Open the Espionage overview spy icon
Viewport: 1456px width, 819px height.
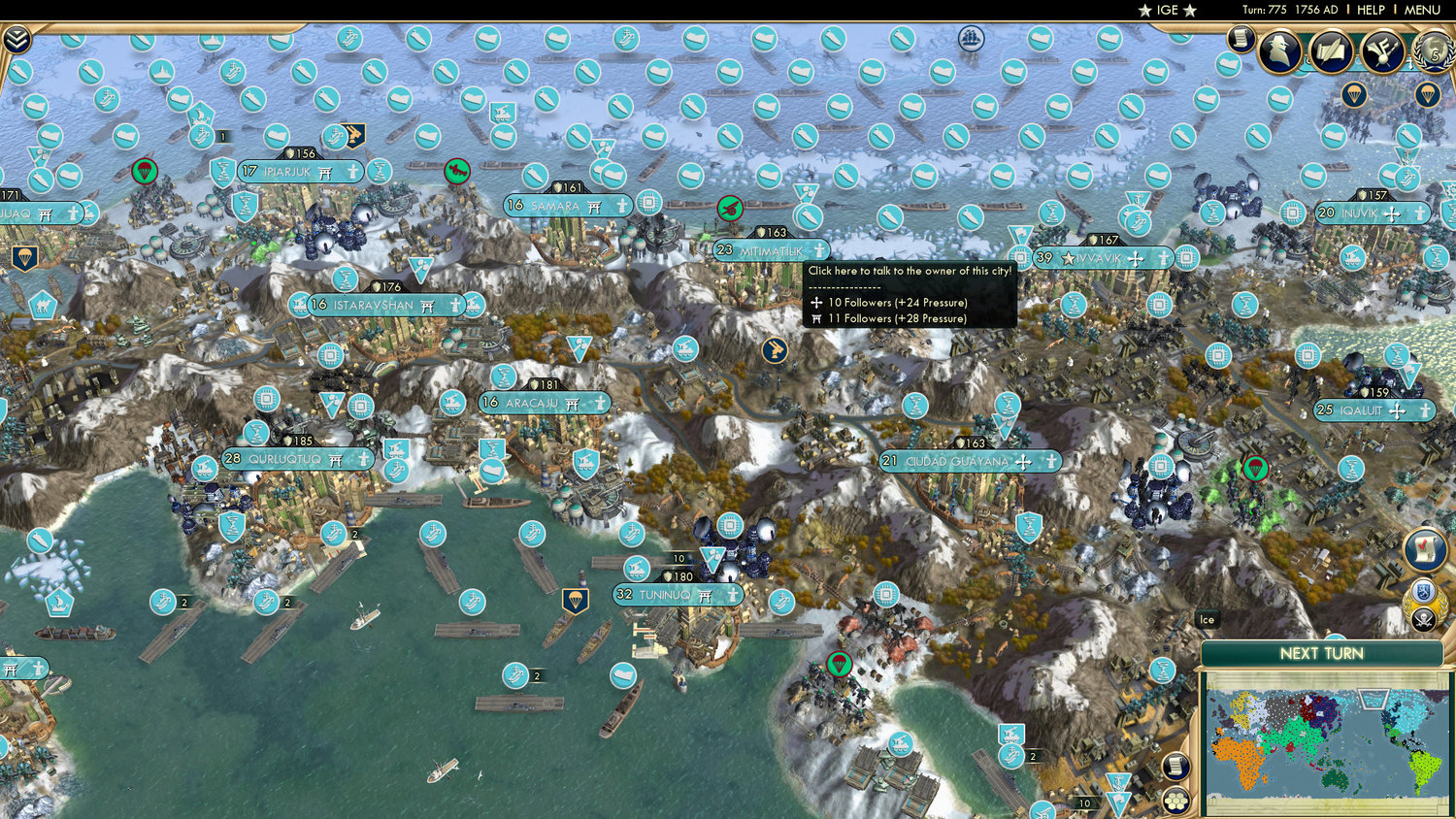[x=1280, y=50]
